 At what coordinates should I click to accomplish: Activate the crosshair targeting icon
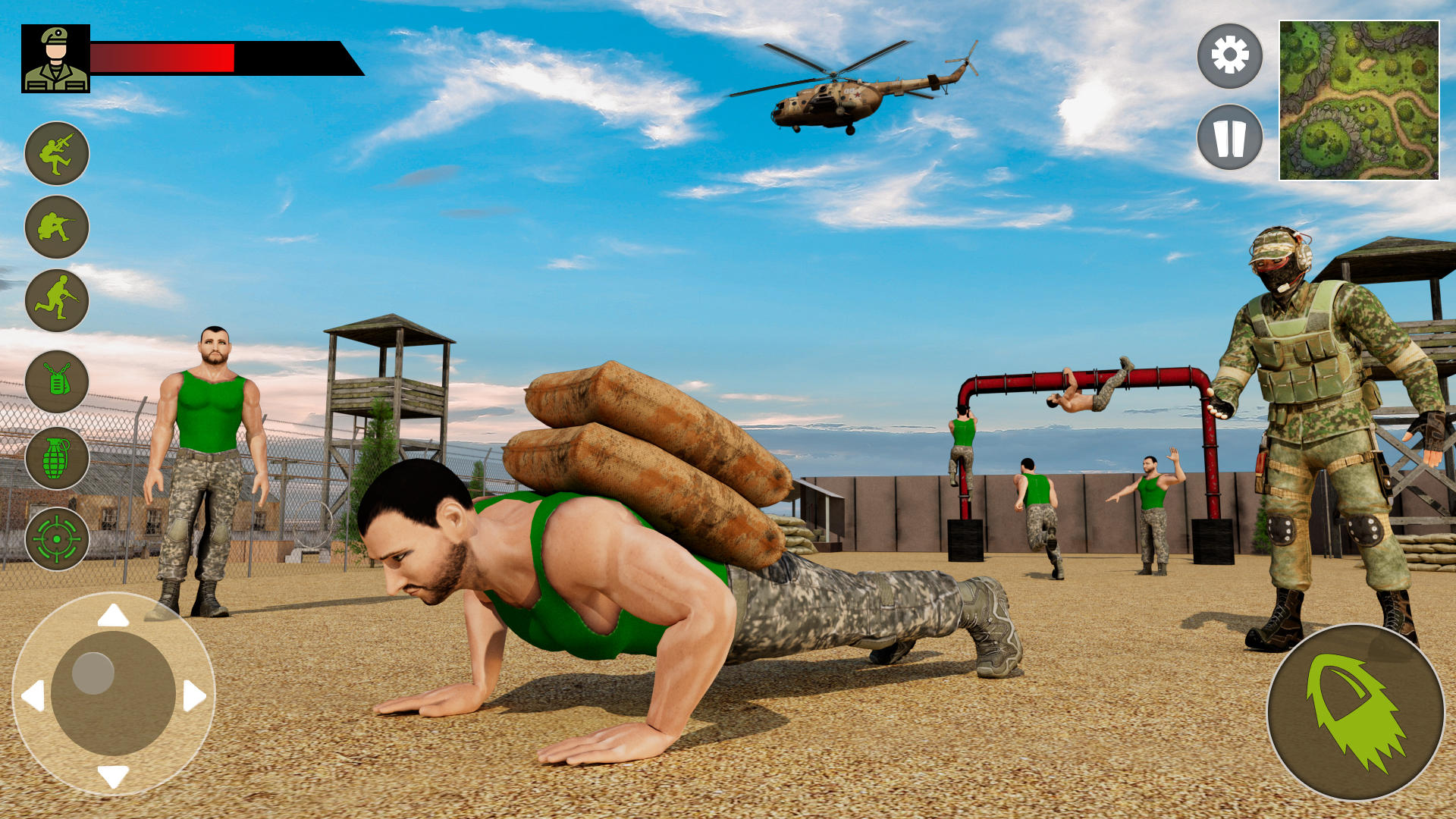click(57, 540)
